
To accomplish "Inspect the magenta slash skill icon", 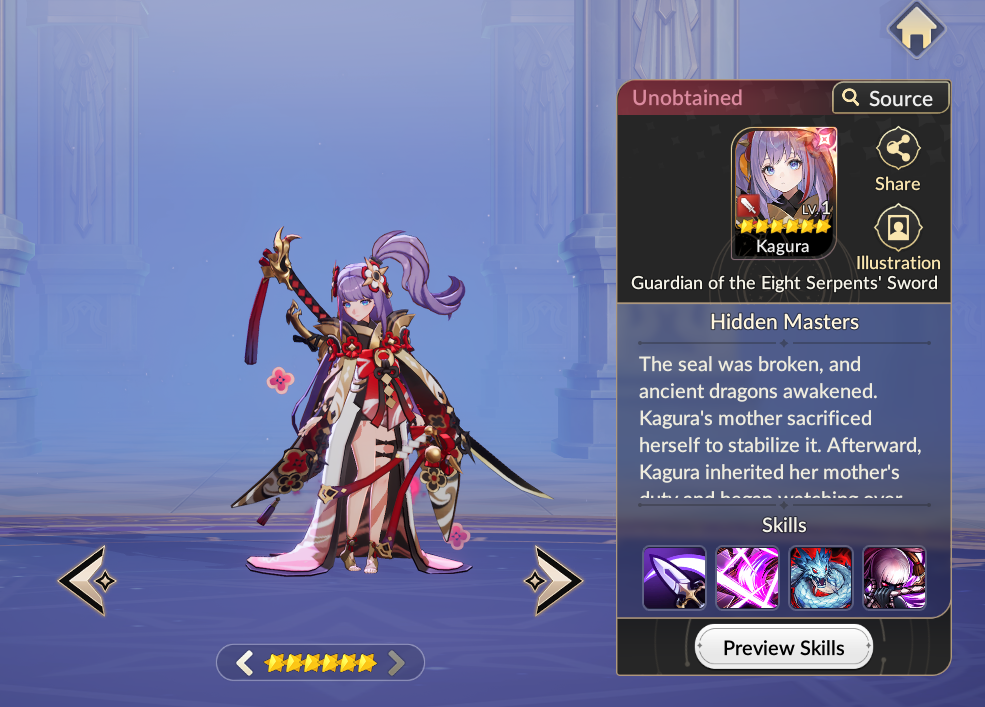I will tap(747, 578).
